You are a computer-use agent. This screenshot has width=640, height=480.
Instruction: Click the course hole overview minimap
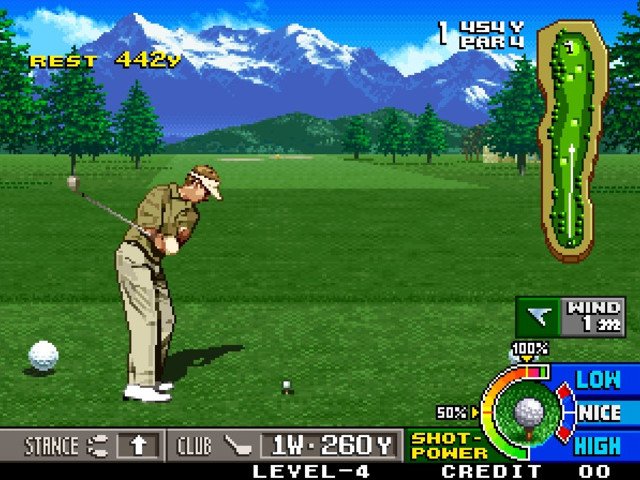572,140
